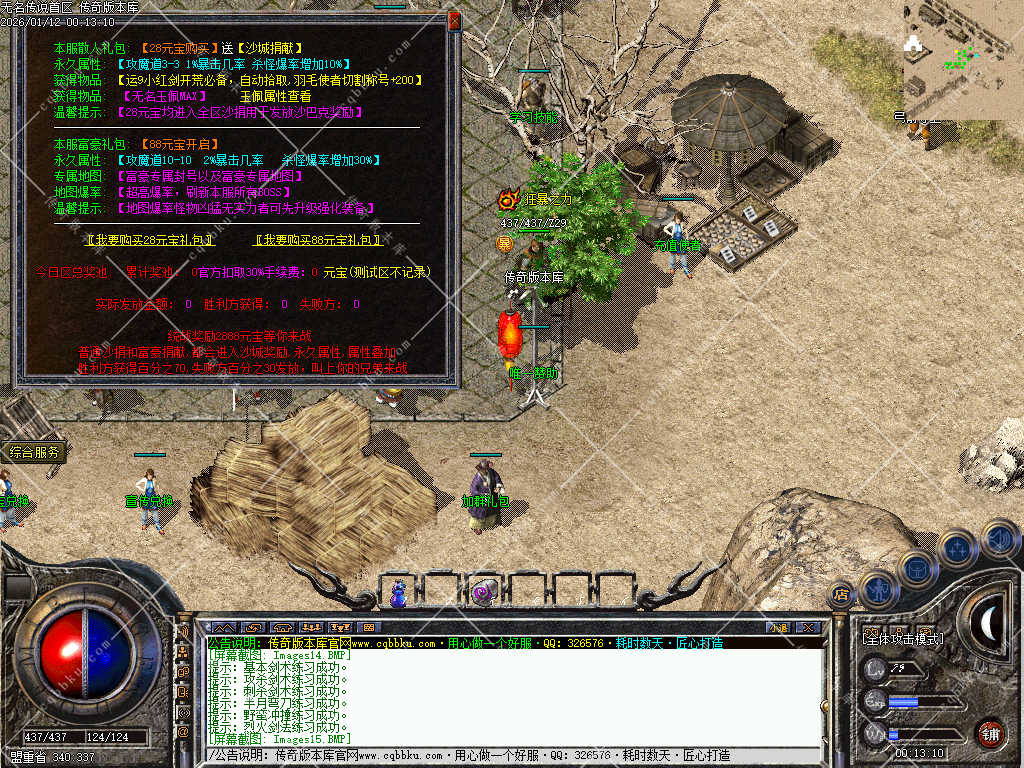Toggle the 全体攻击模式 attack mode label
1024x768 pixels.
[901, 638]
